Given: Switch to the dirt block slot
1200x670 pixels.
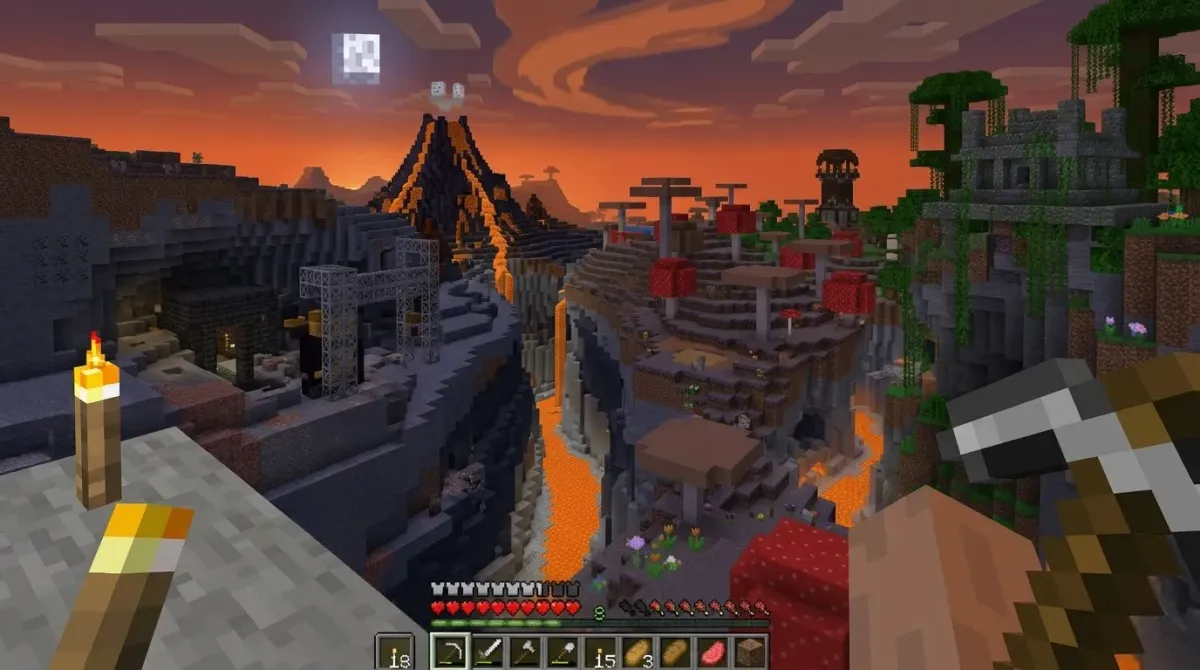Looking at the screenshot, I should pyautogui.click(x=749, y=652).
